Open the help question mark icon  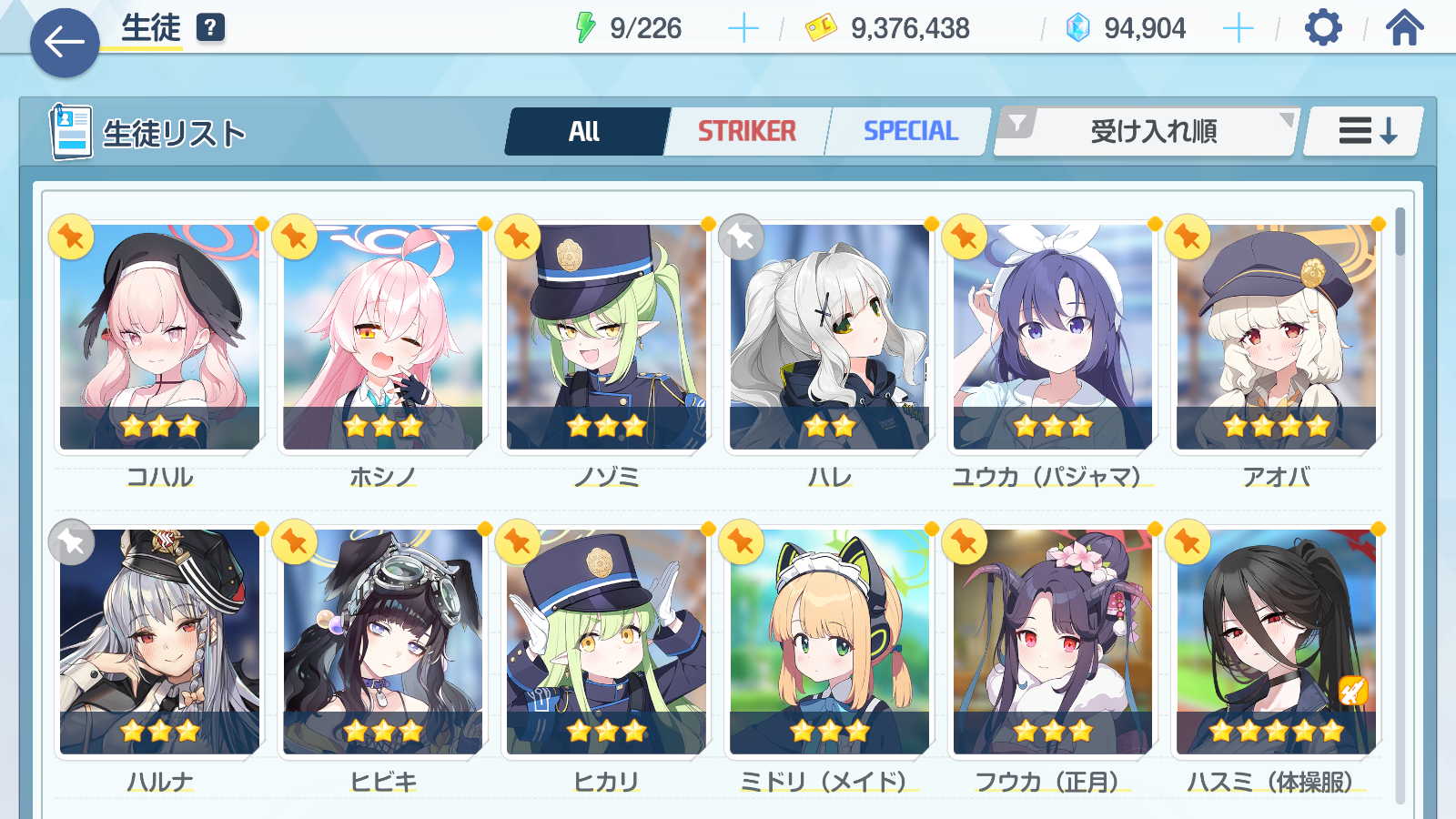[x=210, y=28]
